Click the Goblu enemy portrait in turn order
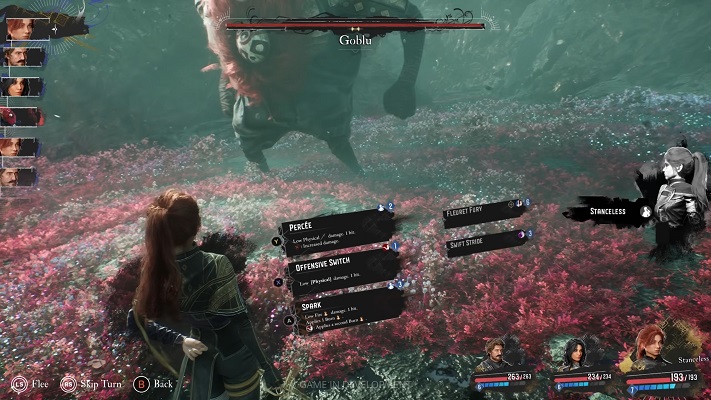This screenshot has height=400, width=711. click(22, 116)
